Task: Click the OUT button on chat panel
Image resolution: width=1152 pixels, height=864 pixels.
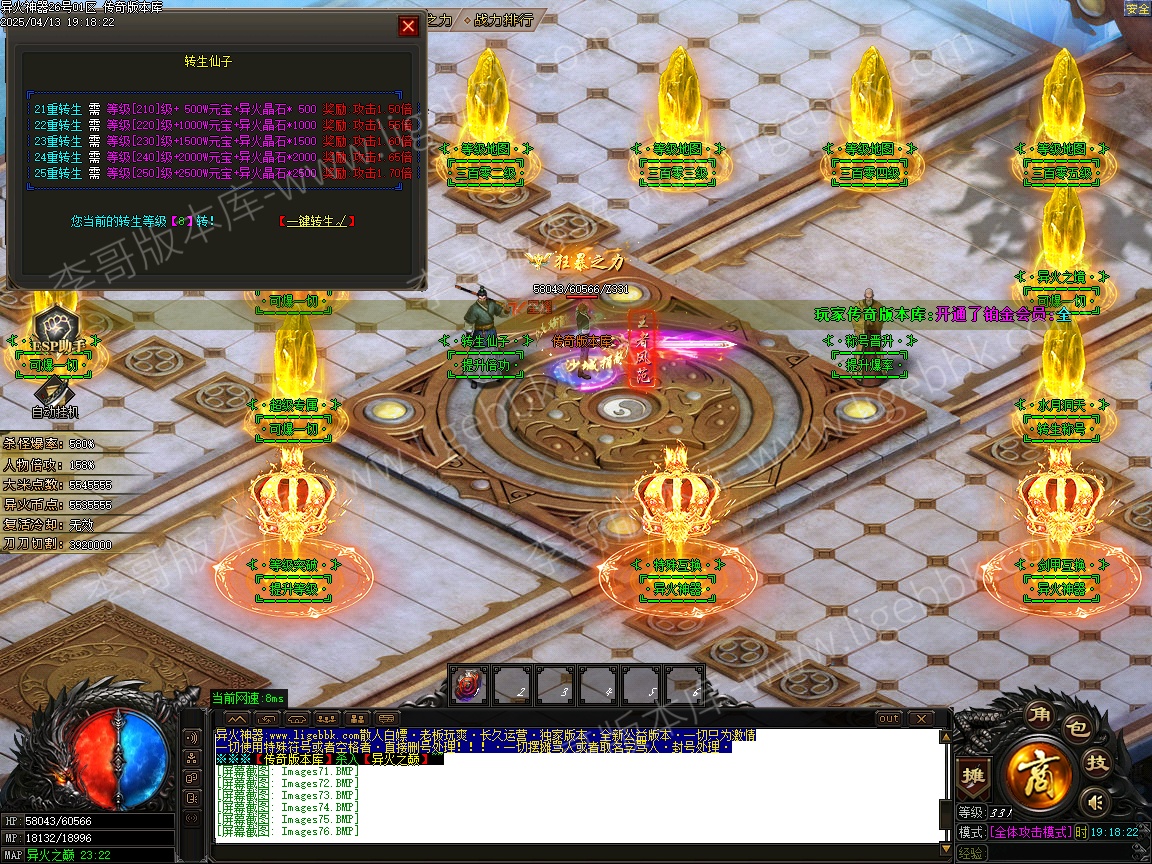Action: pos(888,719)
